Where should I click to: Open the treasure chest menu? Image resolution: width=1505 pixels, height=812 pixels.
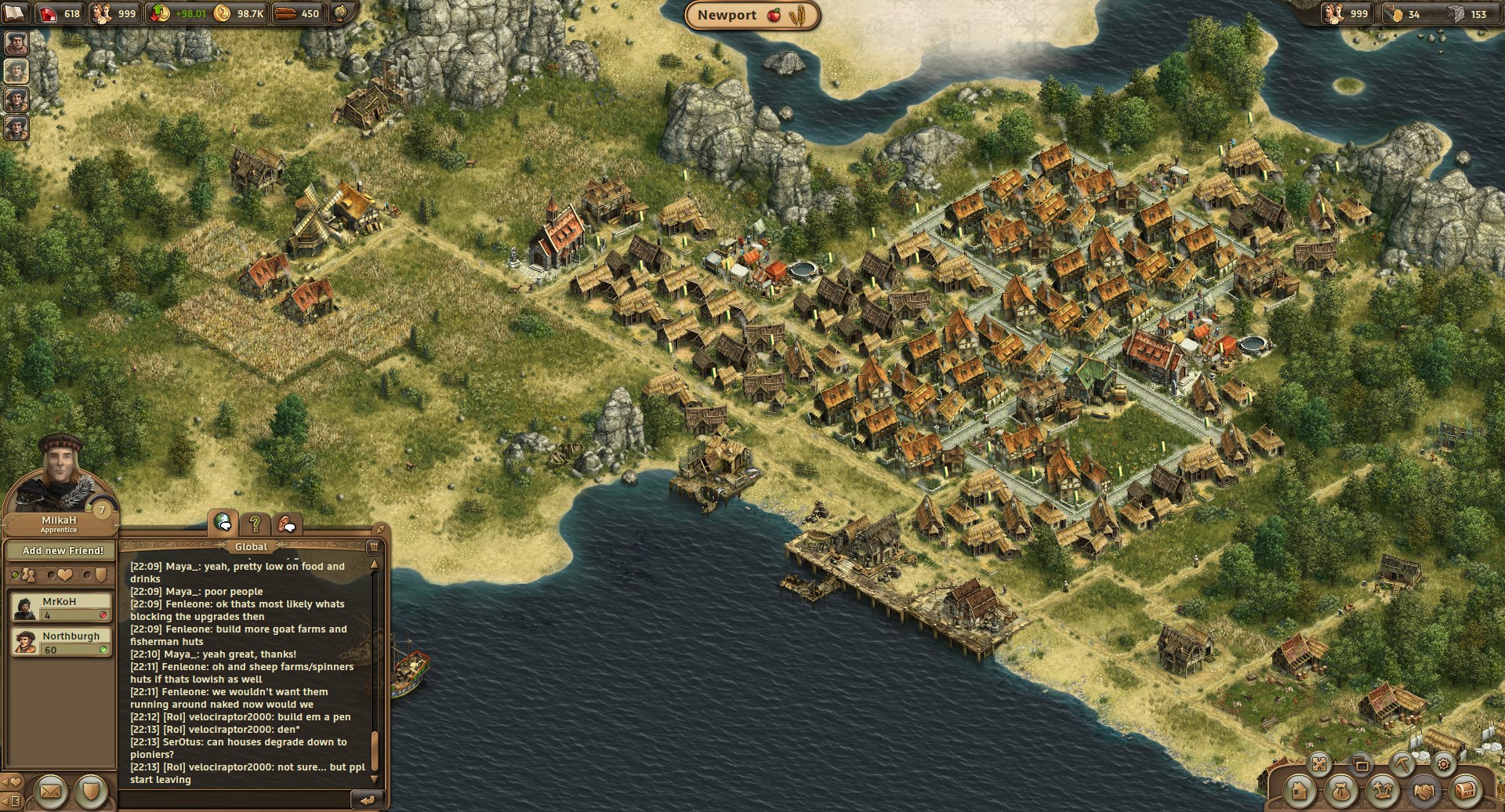[1465, 792]
